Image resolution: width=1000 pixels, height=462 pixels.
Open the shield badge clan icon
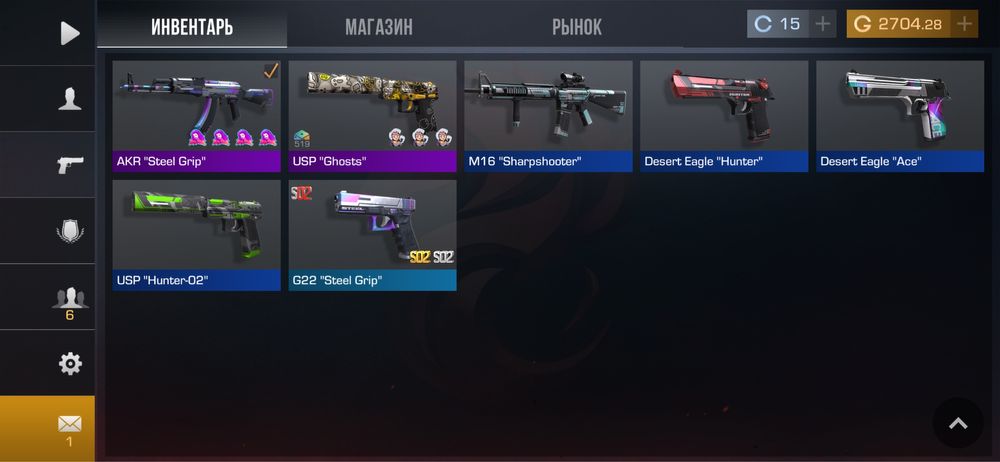(x=69, y=231)
